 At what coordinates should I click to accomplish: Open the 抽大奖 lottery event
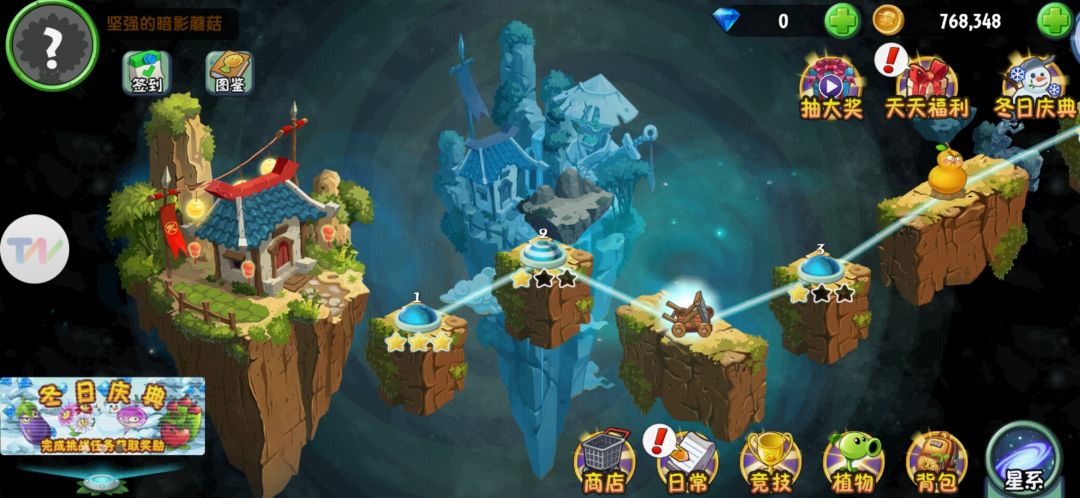click(831, 85)
